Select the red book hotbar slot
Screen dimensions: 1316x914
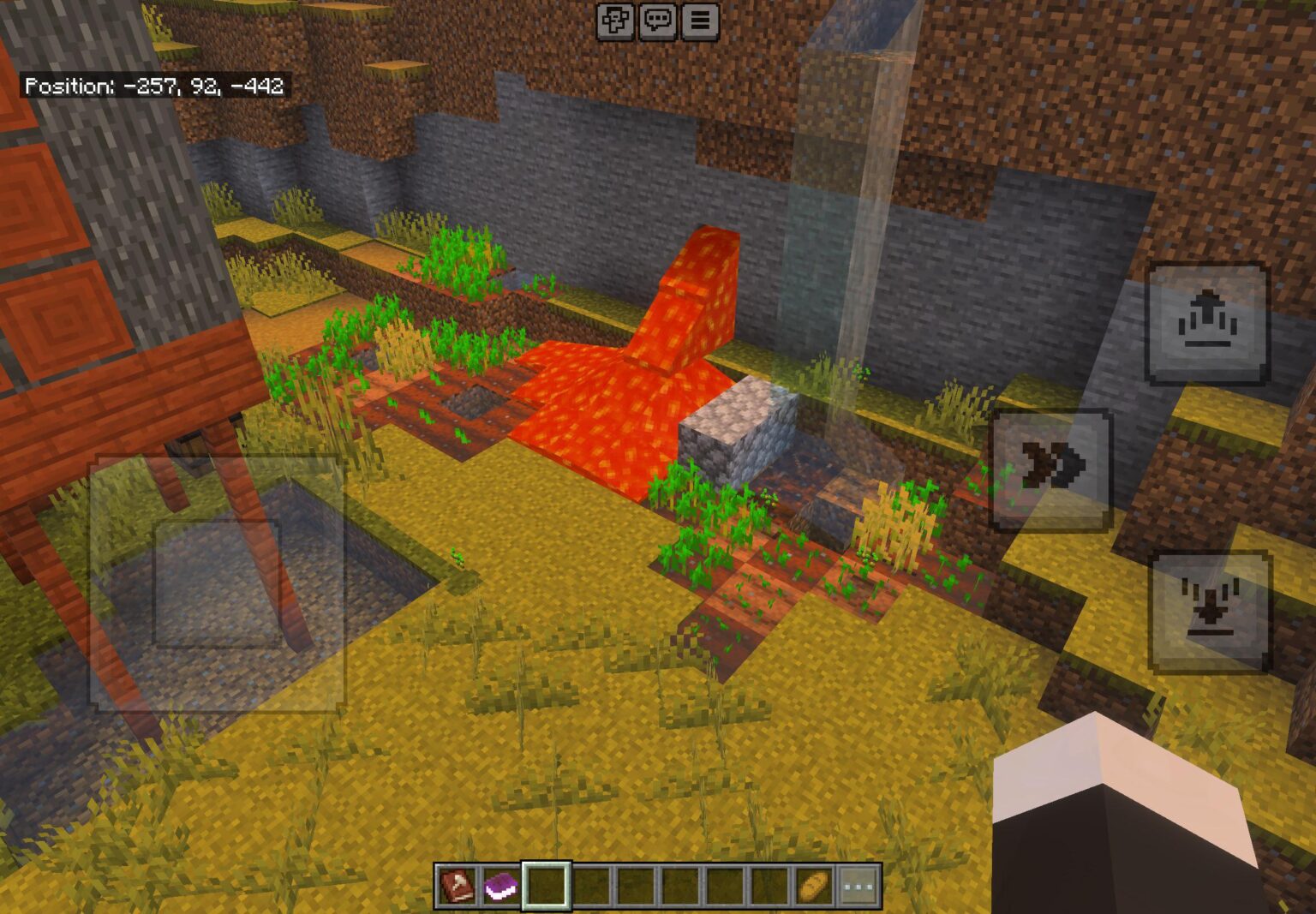pyautogui.click(x=456, y=885)
